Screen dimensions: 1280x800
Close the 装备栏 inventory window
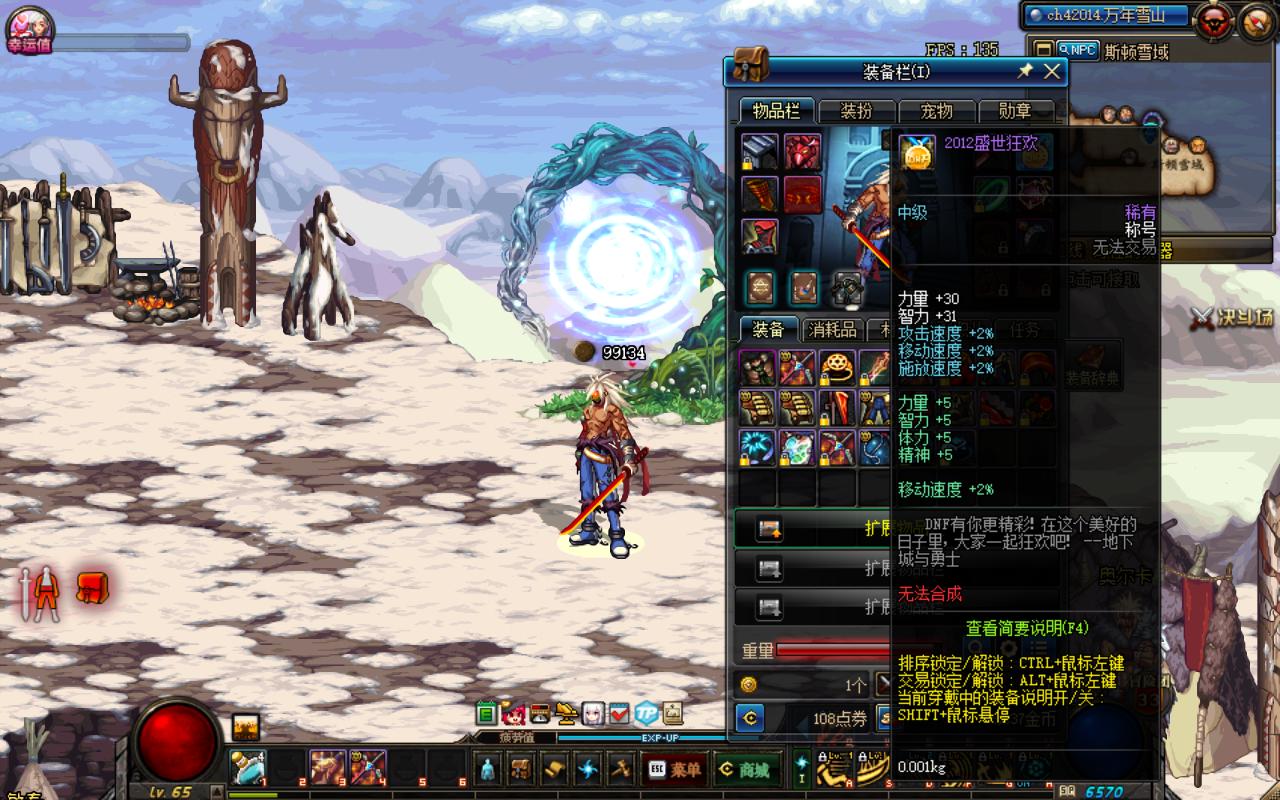(1052, 71)
